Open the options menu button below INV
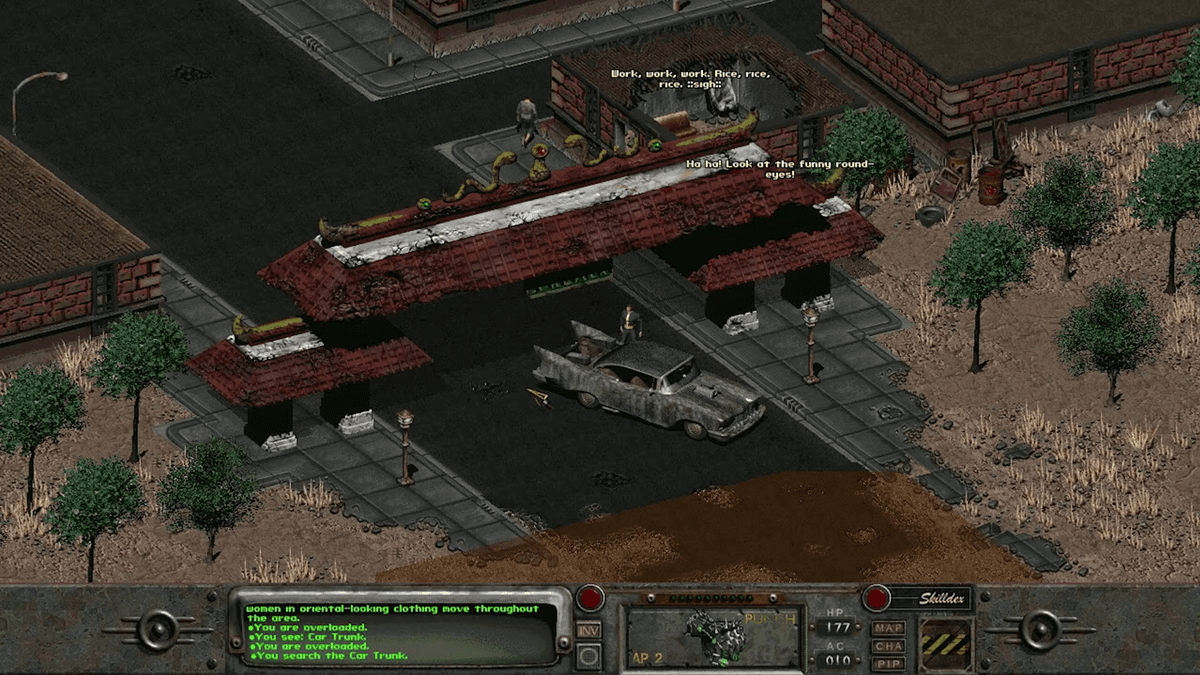Image resolution: width=1200 pixels, height=675 pixels. [589, 656]
